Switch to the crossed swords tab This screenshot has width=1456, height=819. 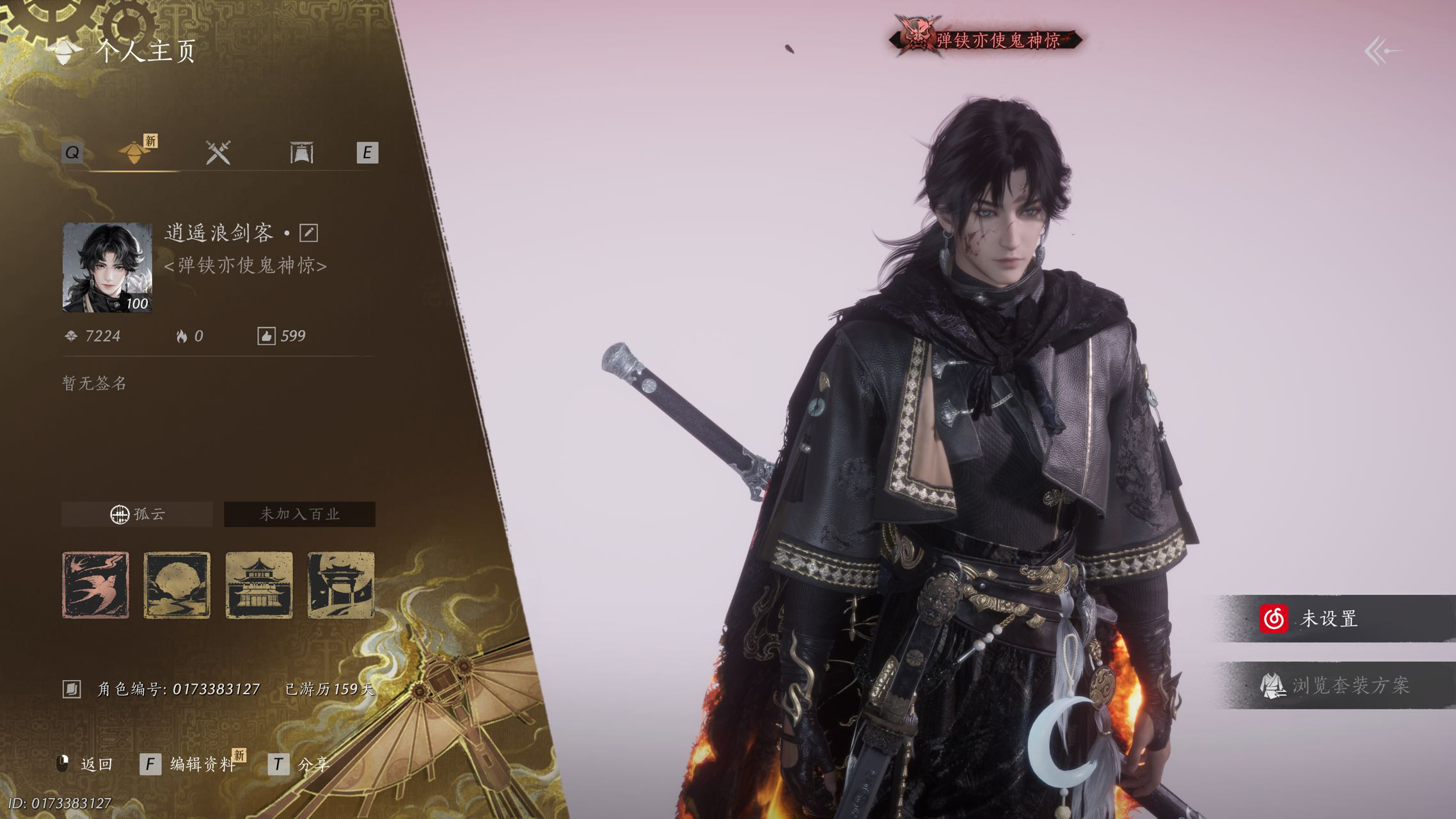coord(218,153)
